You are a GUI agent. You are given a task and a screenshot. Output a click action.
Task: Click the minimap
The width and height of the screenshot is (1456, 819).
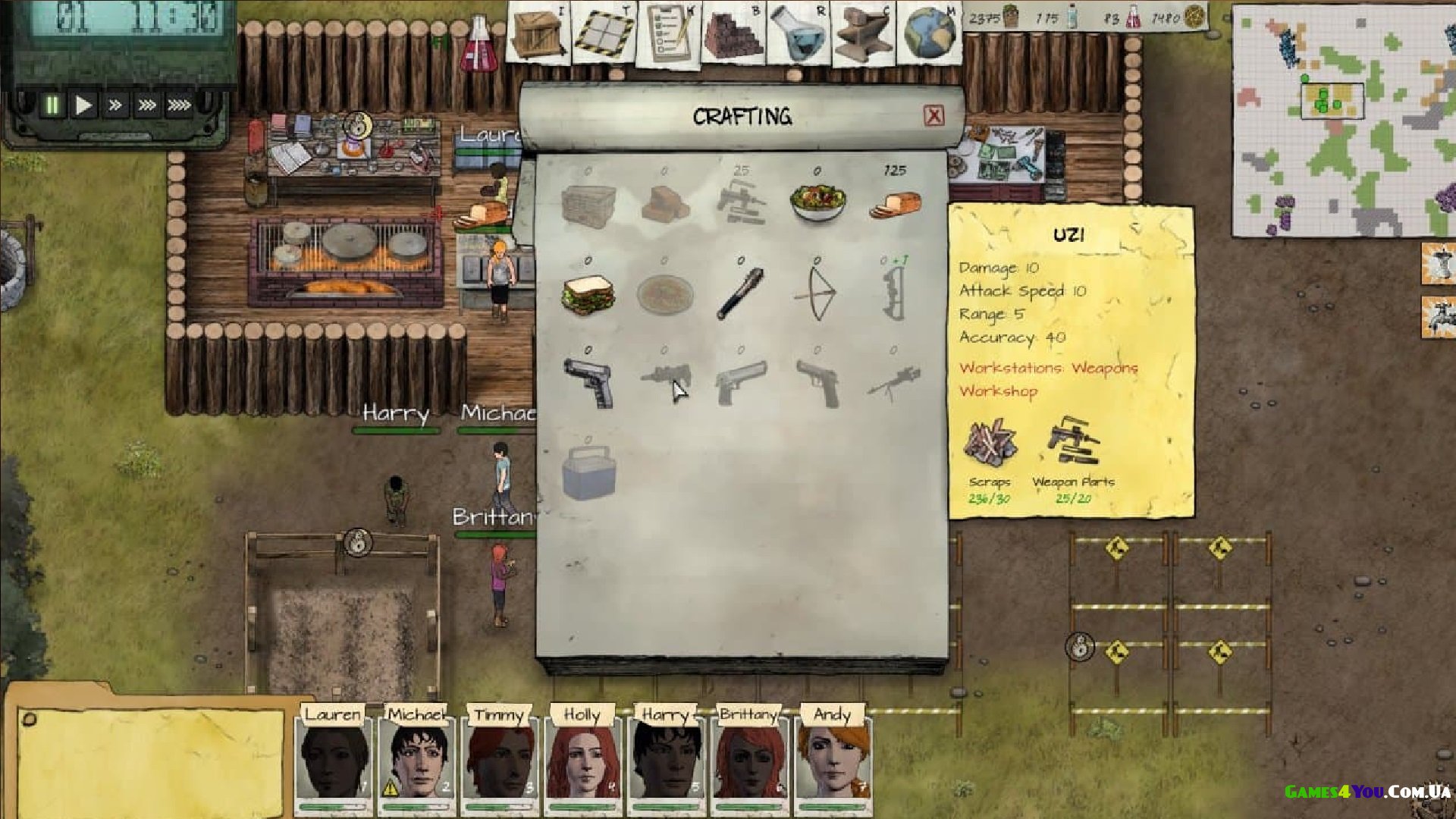tap(1343, 121)
